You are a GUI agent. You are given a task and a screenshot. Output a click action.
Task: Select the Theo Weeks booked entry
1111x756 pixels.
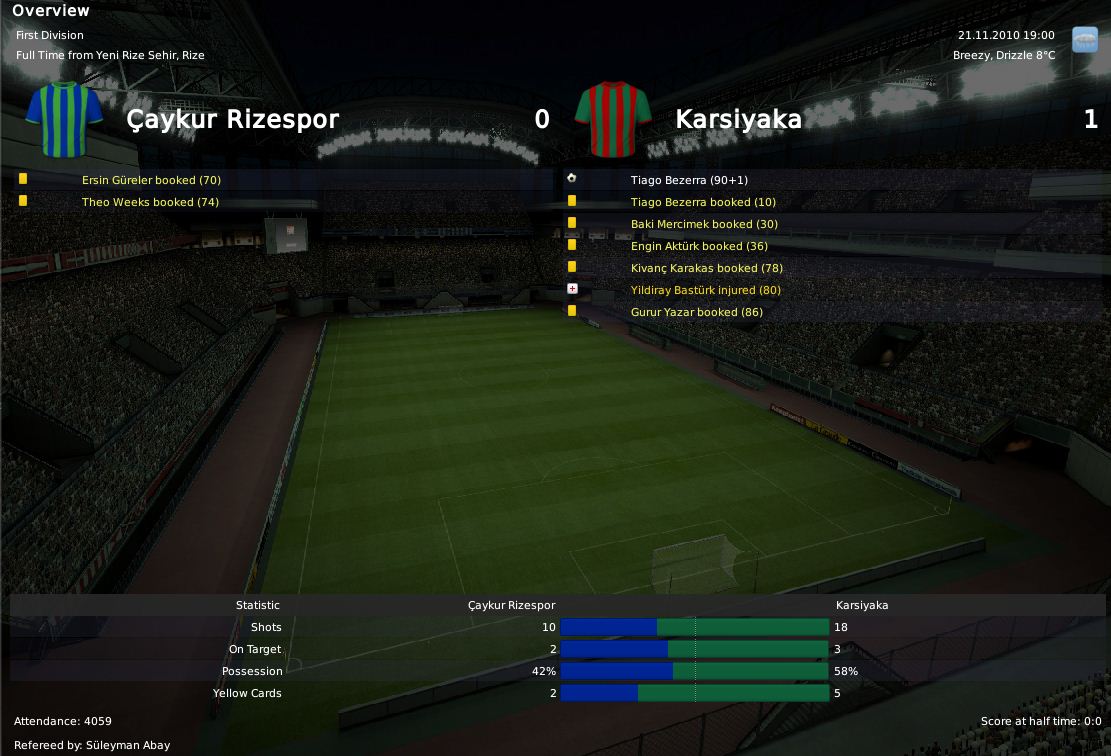point(150,202)
